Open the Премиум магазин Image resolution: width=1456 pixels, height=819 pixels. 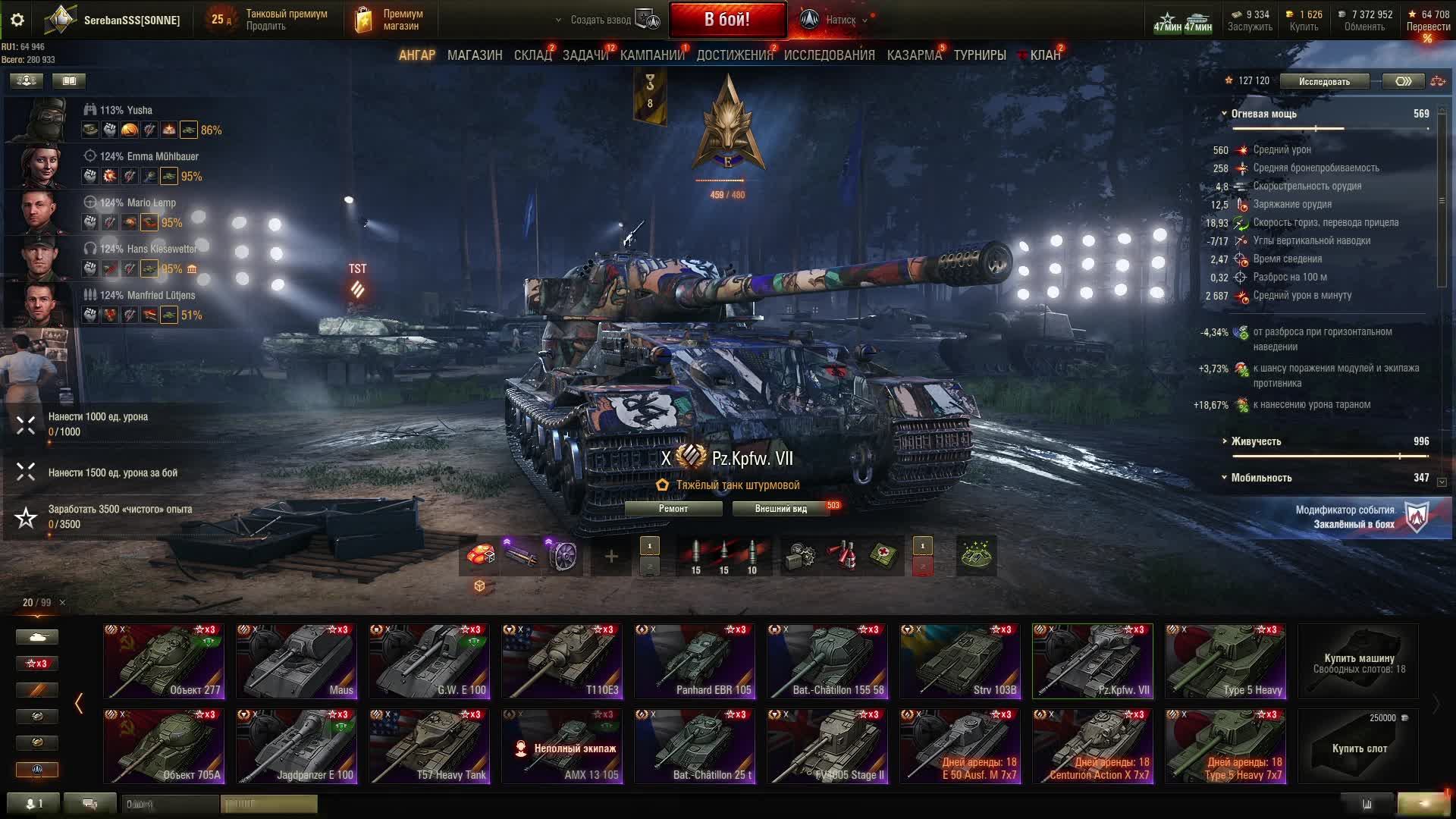click(x=392, y=20)
